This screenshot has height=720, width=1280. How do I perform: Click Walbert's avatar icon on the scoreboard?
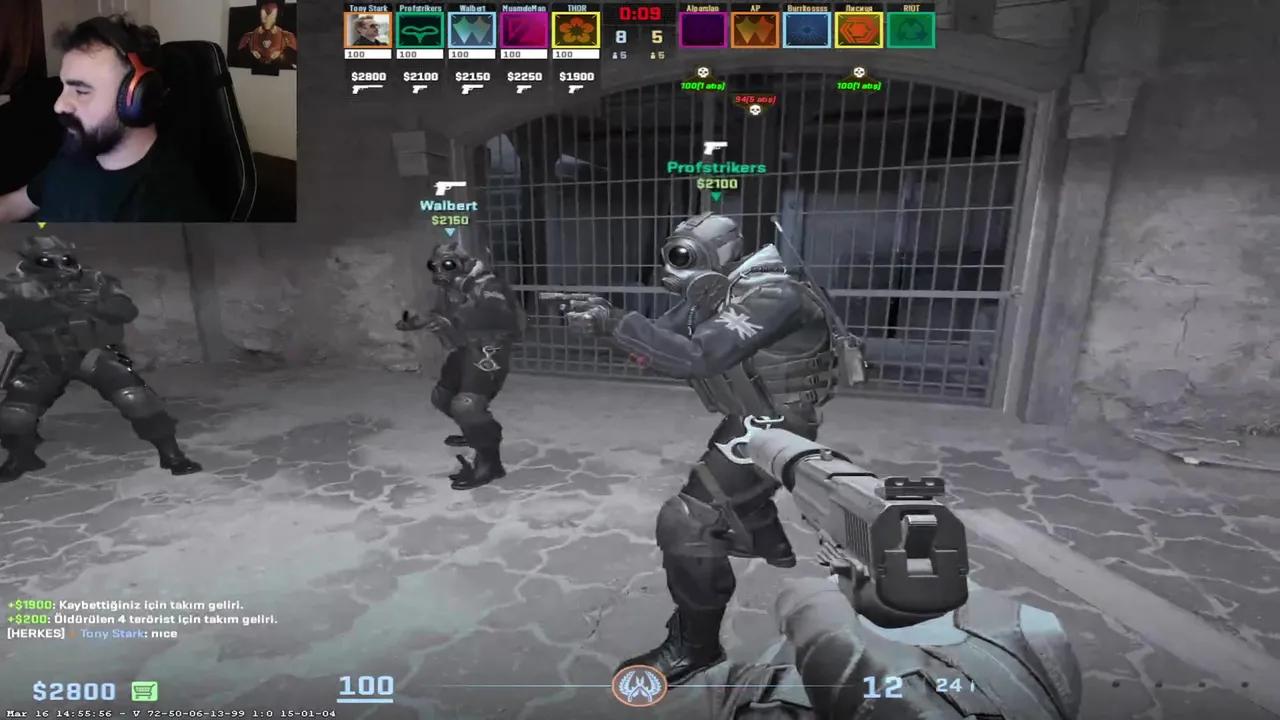coord(472,29)
